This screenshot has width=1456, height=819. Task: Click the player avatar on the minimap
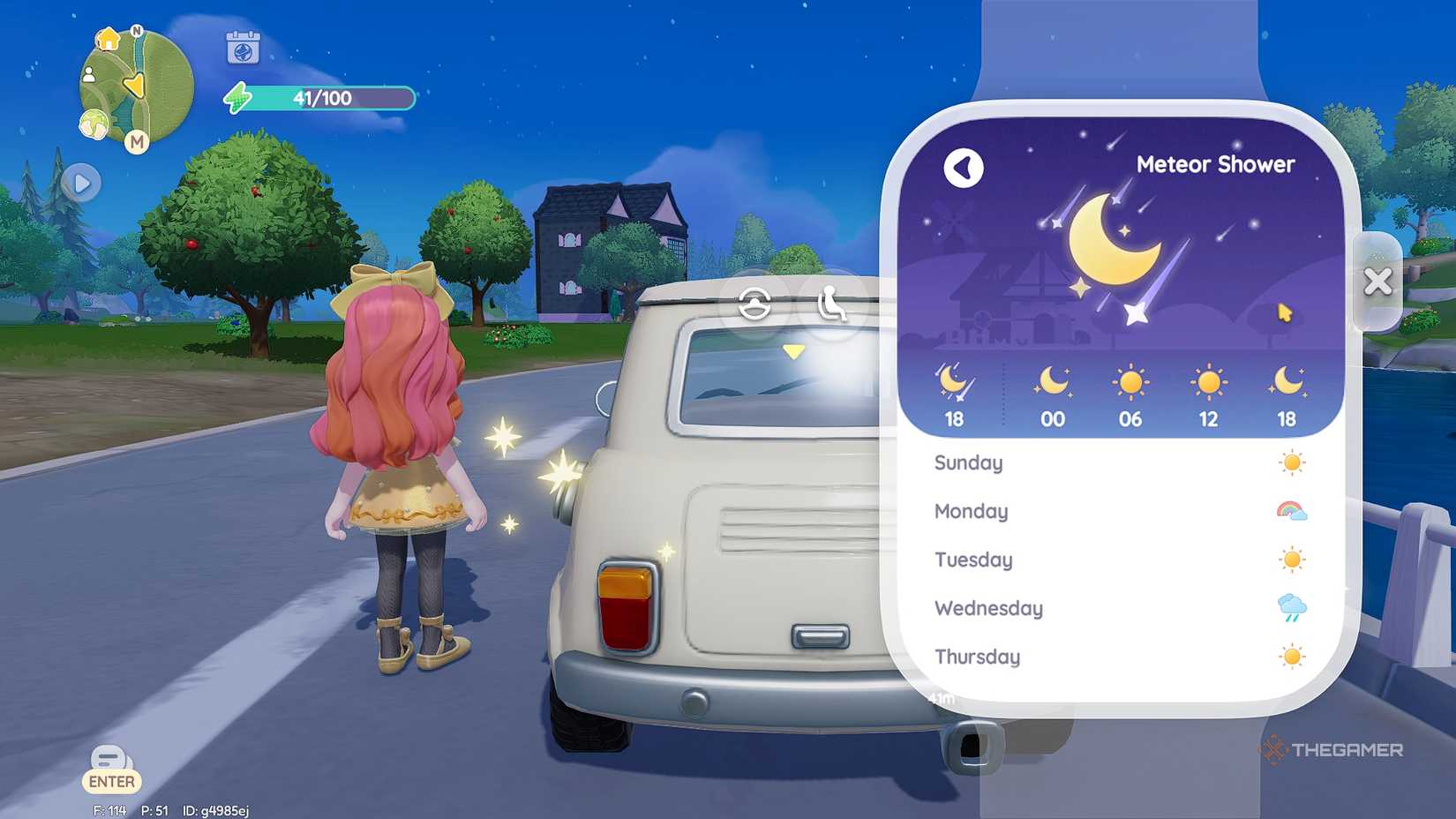tap(90, 74)
